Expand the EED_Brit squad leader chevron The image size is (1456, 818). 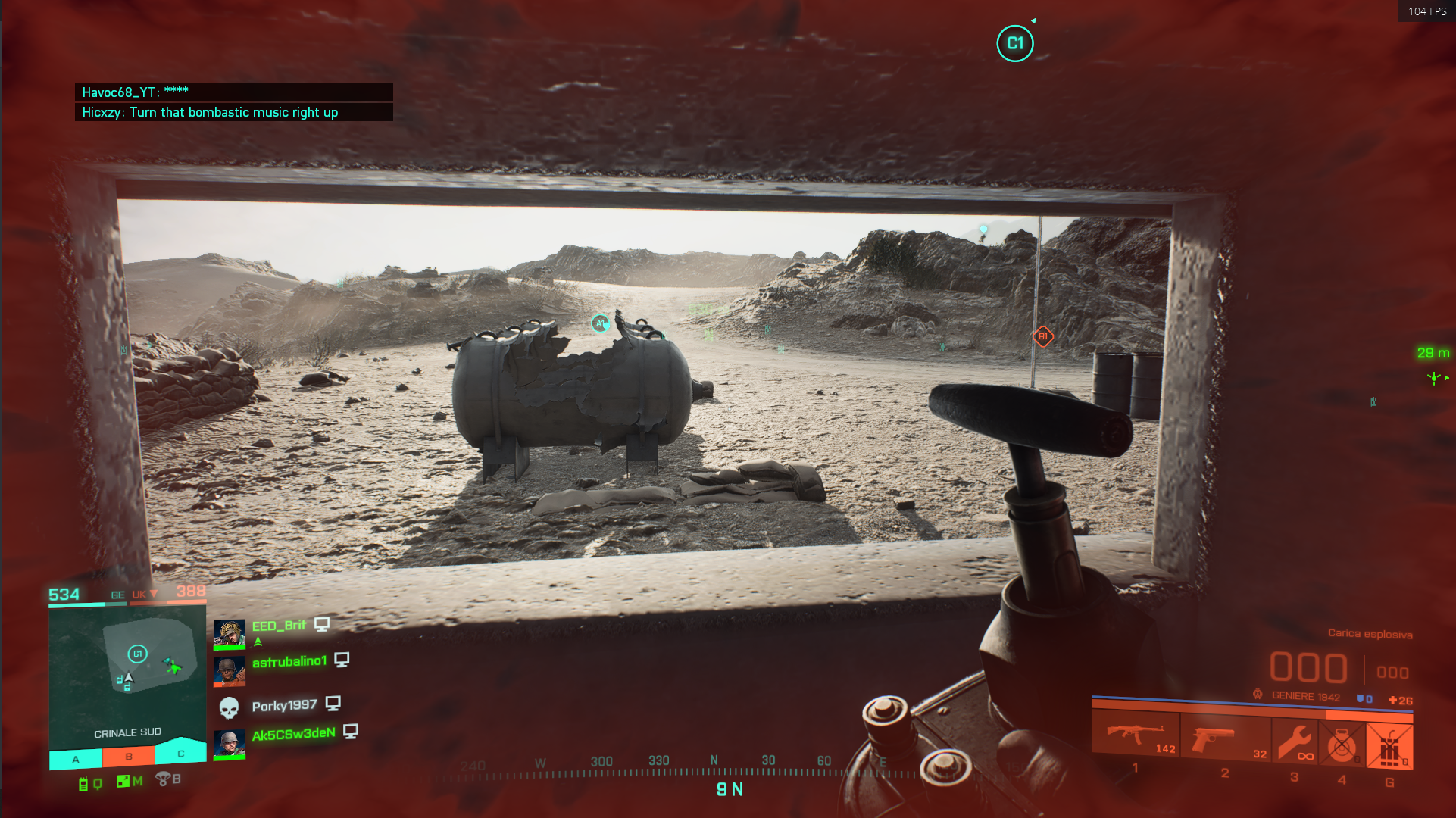click(x=258, y=642)
